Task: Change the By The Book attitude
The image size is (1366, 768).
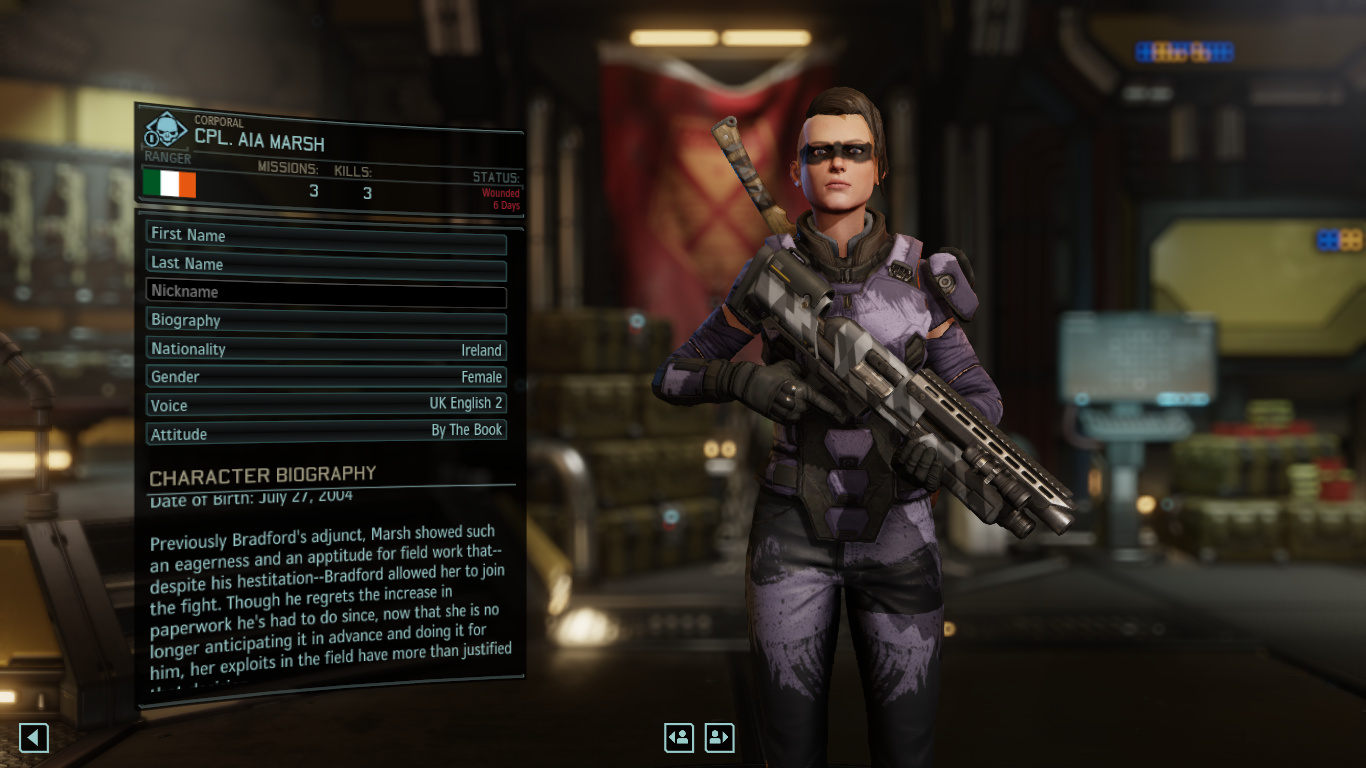Action: click(x=326, y=433)
